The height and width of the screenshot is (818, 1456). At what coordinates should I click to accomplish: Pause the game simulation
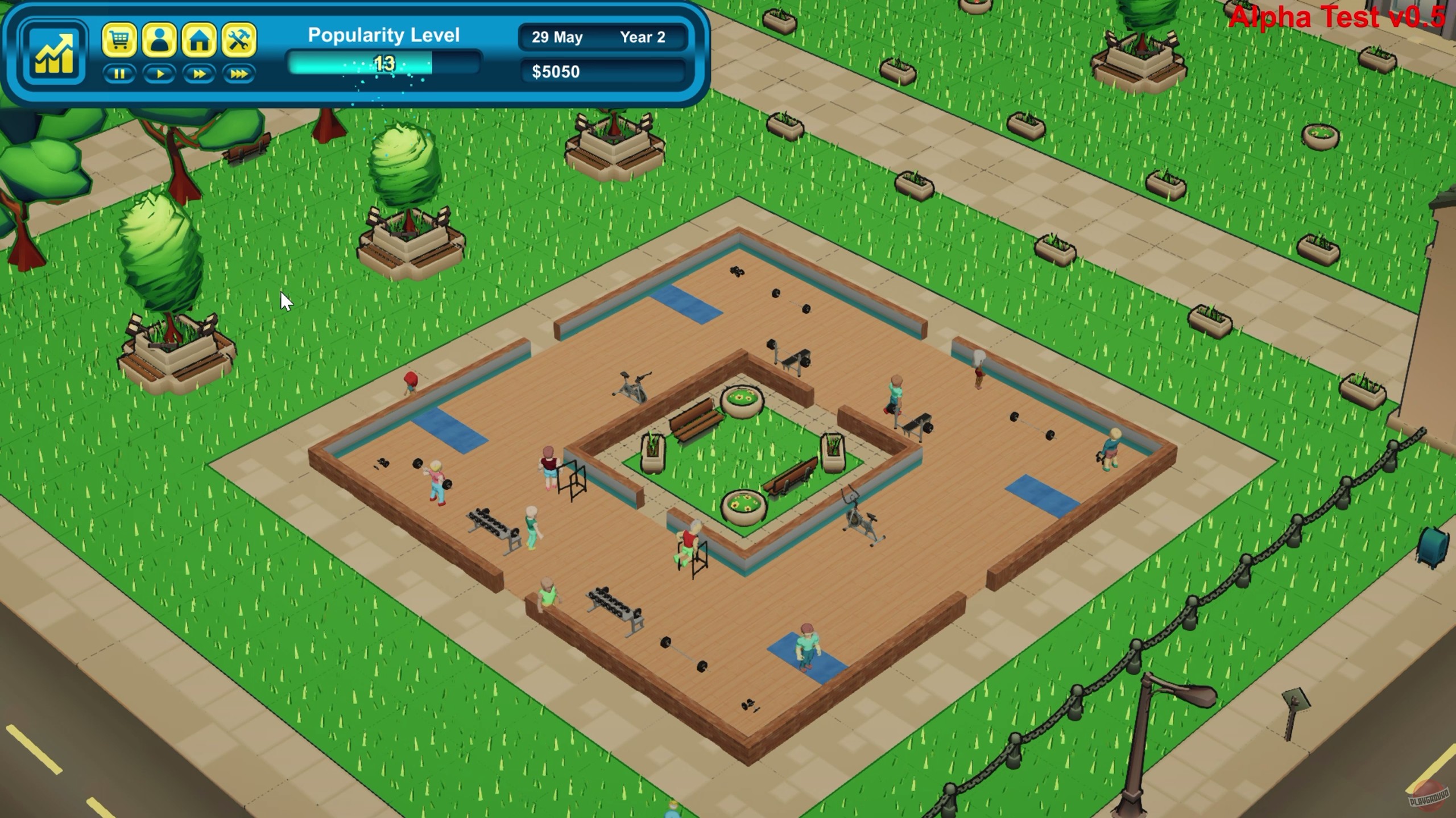coord(119,74)
